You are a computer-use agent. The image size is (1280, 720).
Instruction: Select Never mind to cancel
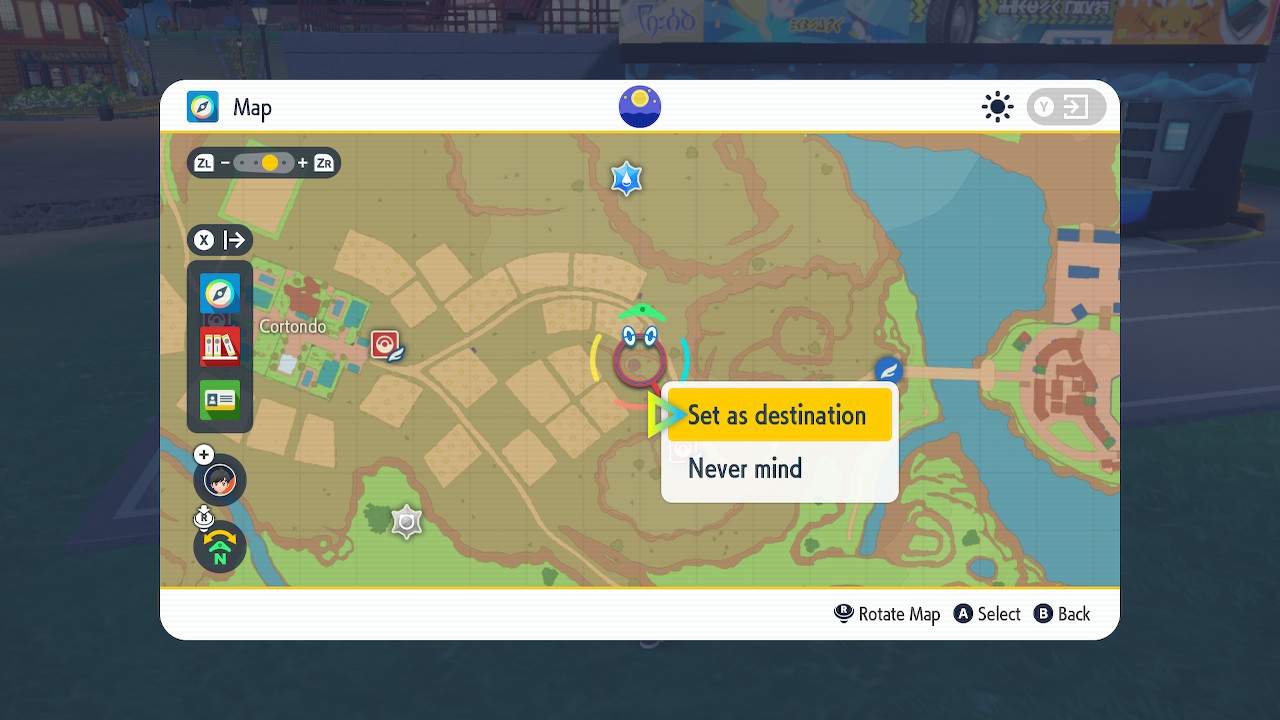click(745, 468)
